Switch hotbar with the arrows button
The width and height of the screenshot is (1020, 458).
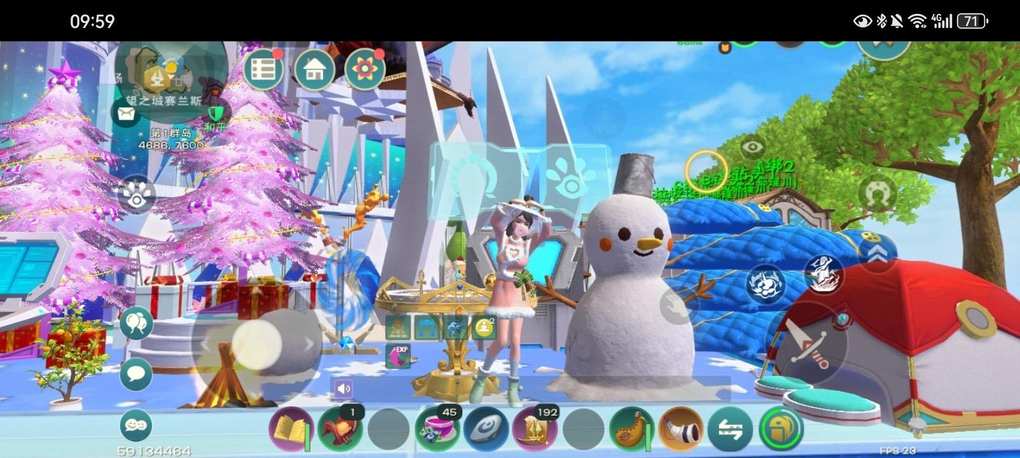pyautogui.click(x=730, y=429)
